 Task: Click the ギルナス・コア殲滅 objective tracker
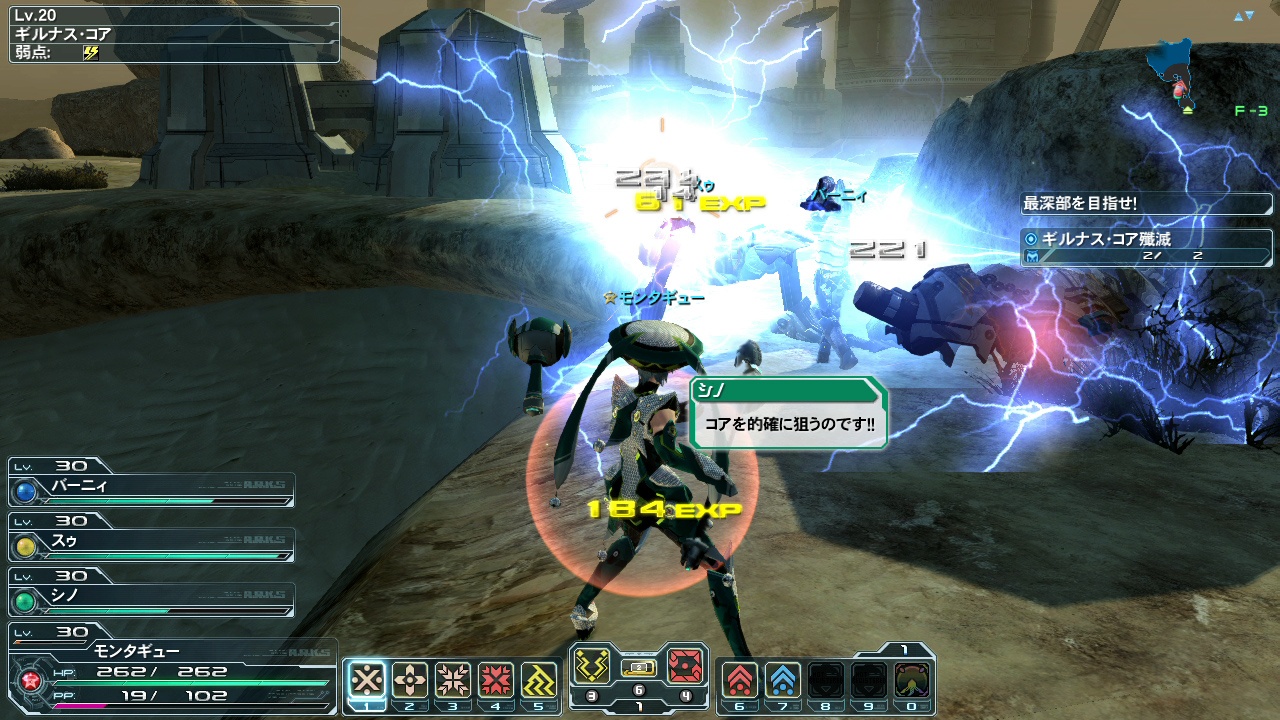1146,247
